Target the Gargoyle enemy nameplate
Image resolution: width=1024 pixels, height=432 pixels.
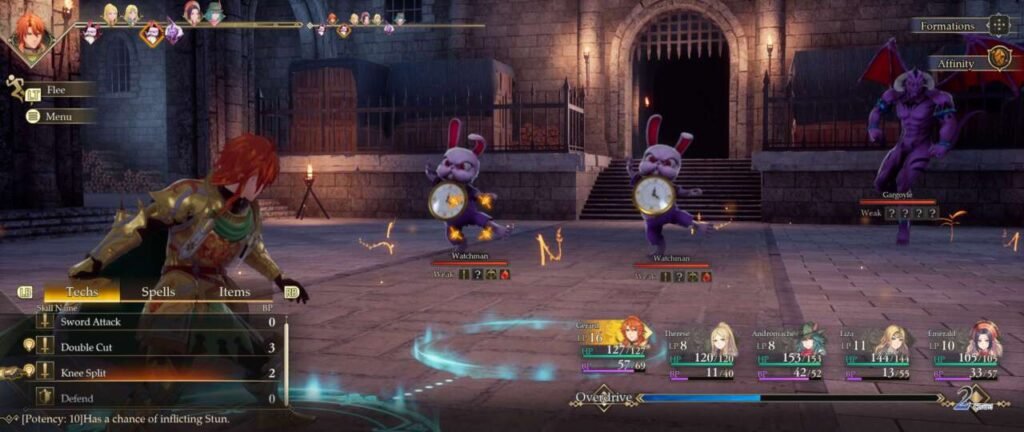tap(898, 196)
